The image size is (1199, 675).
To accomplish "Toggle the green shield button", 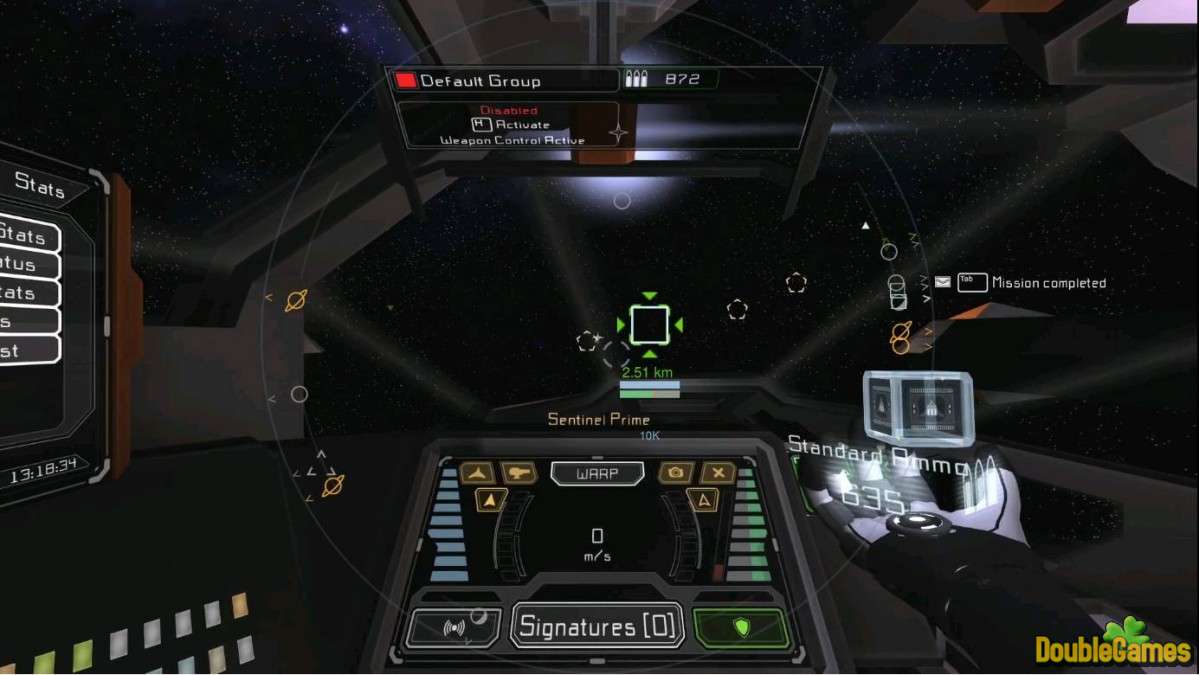I will 741,627.
